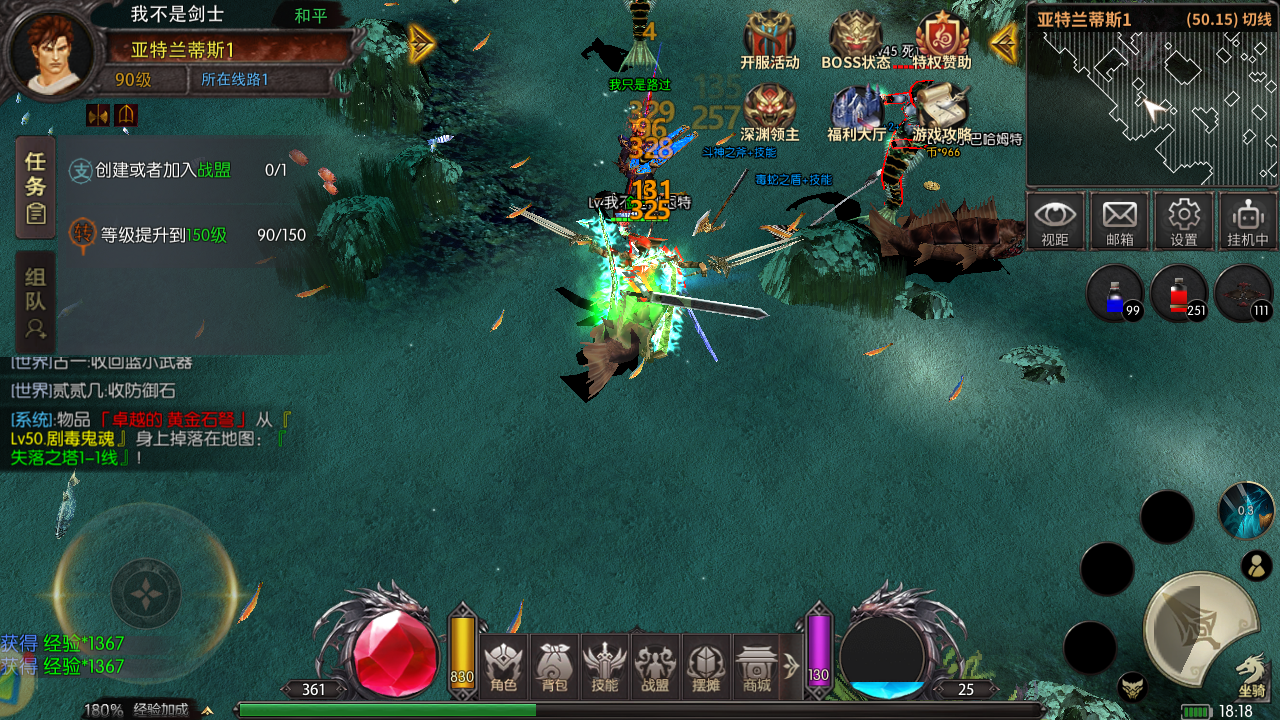
Task: Toggle 挂机中 auto-battle button
Action: (x=1248, y=221)
